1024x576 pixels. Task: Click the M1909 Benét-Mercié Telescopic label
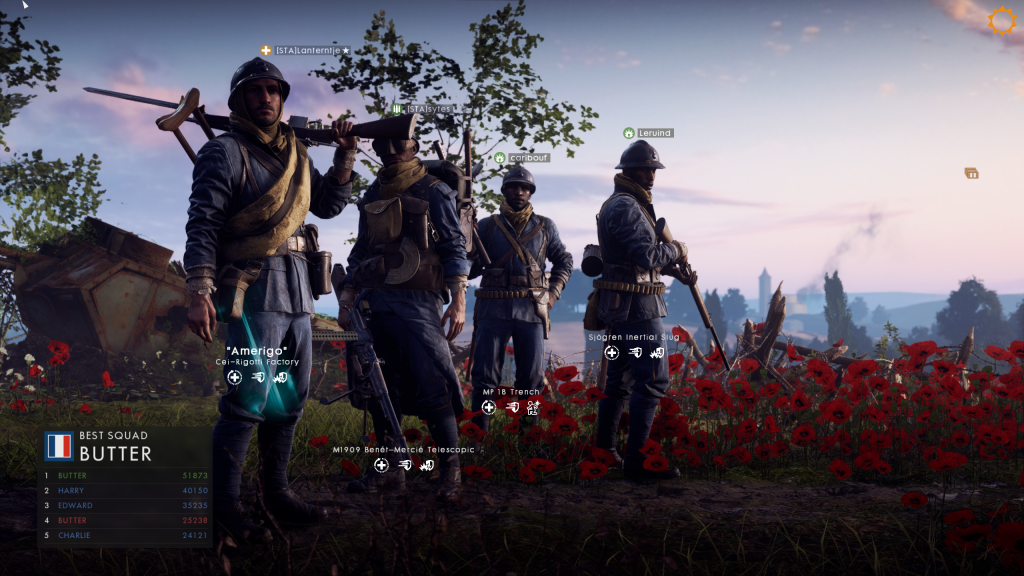pos(403,450)
